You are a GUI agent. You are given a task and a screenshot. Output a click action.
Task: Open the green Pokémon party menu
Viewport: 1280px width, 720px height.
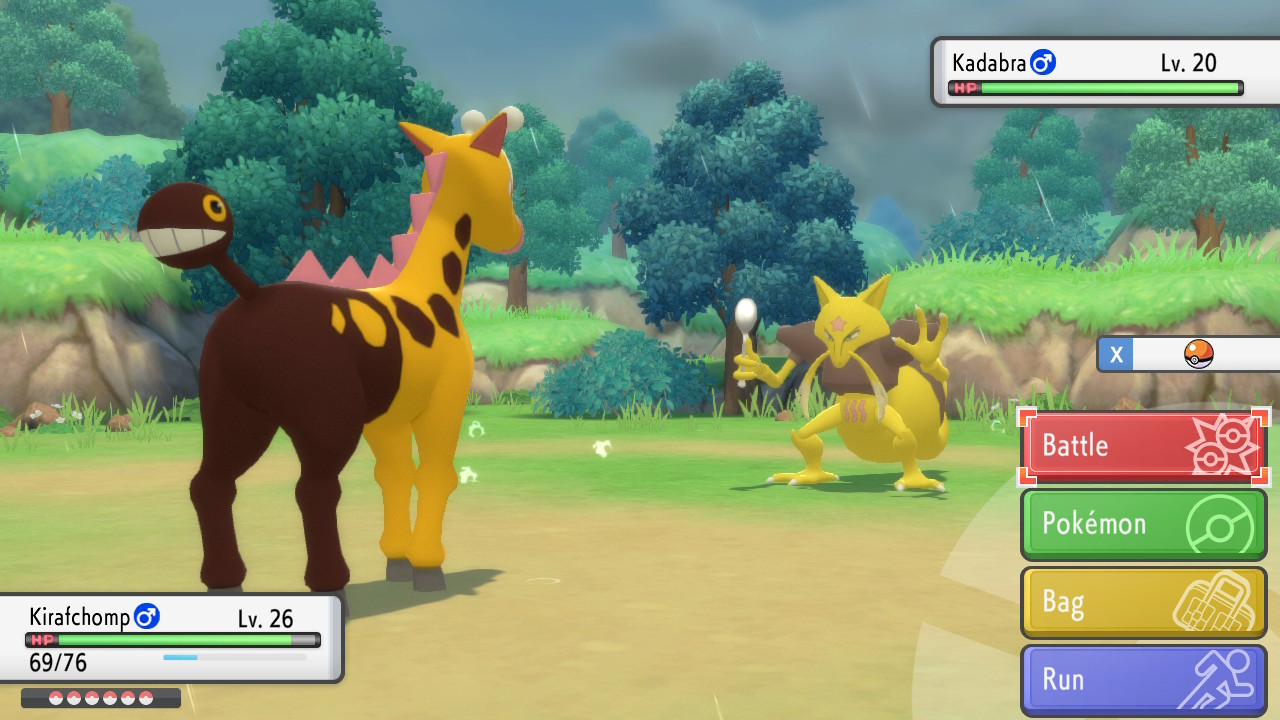1144,524
